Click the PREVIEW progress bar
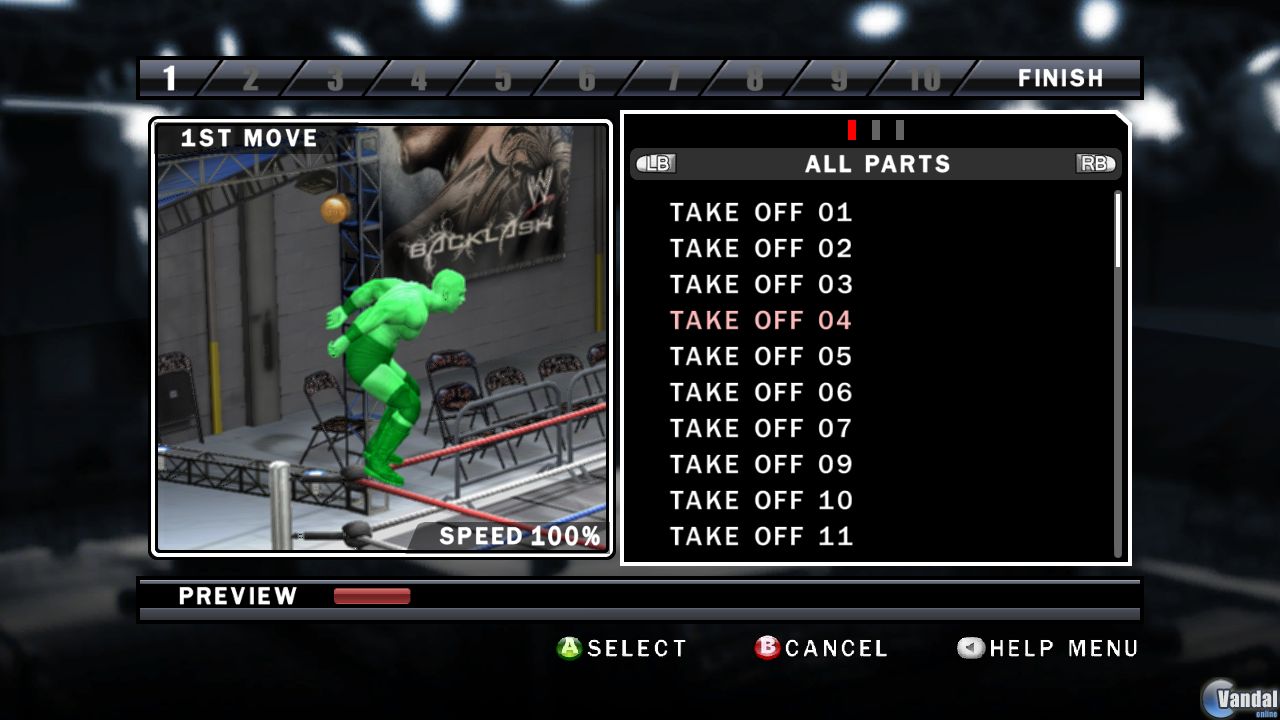Screen dimensions: 1280x720 pos(372,596)
